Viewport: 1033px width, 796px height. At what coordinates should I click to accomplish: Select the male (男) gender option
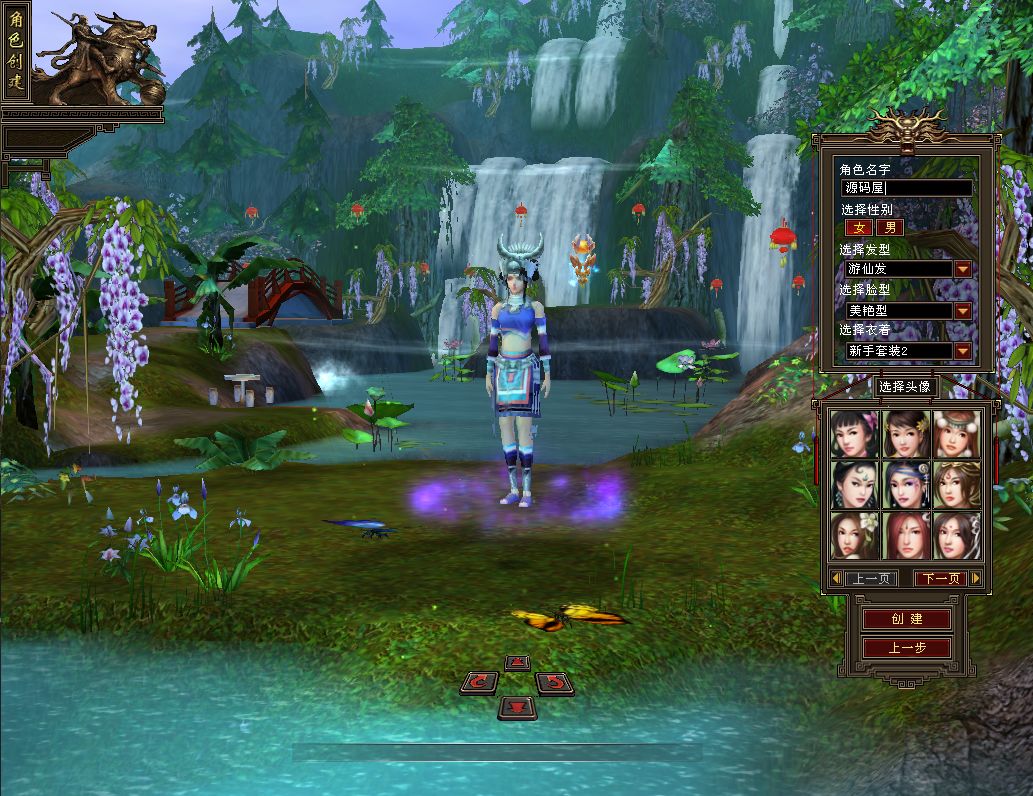click(888, 228)
